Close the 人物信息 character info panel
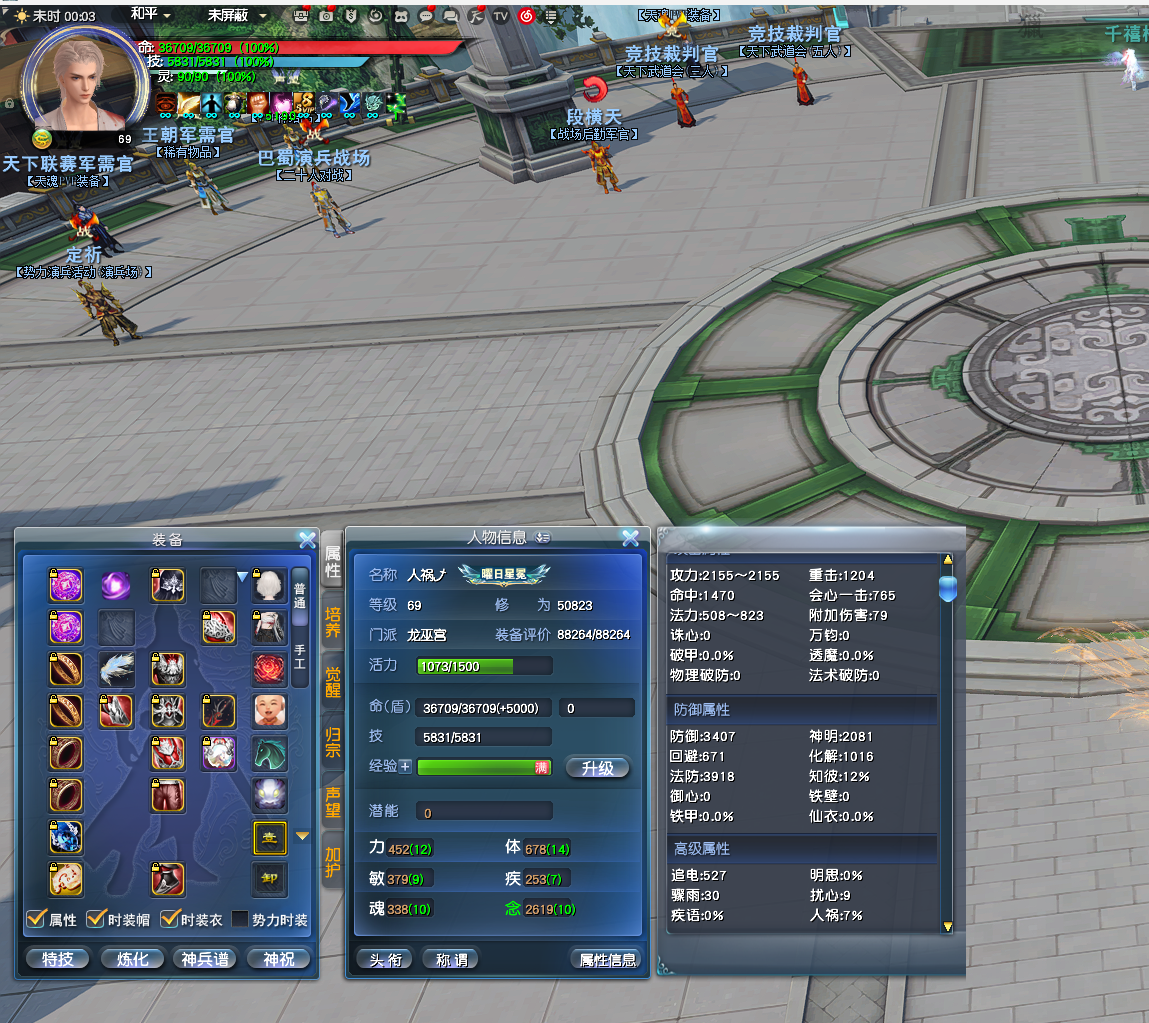This screenshot has width=1149, height=1023. coord(630,538)
